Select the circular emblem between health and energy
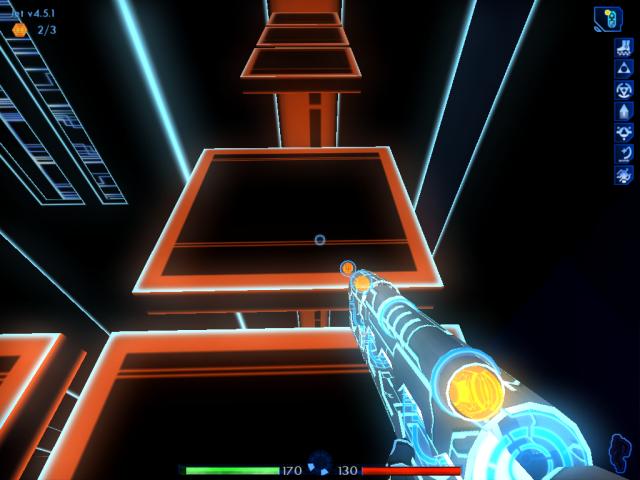640x480 pixels. [320, 463]
